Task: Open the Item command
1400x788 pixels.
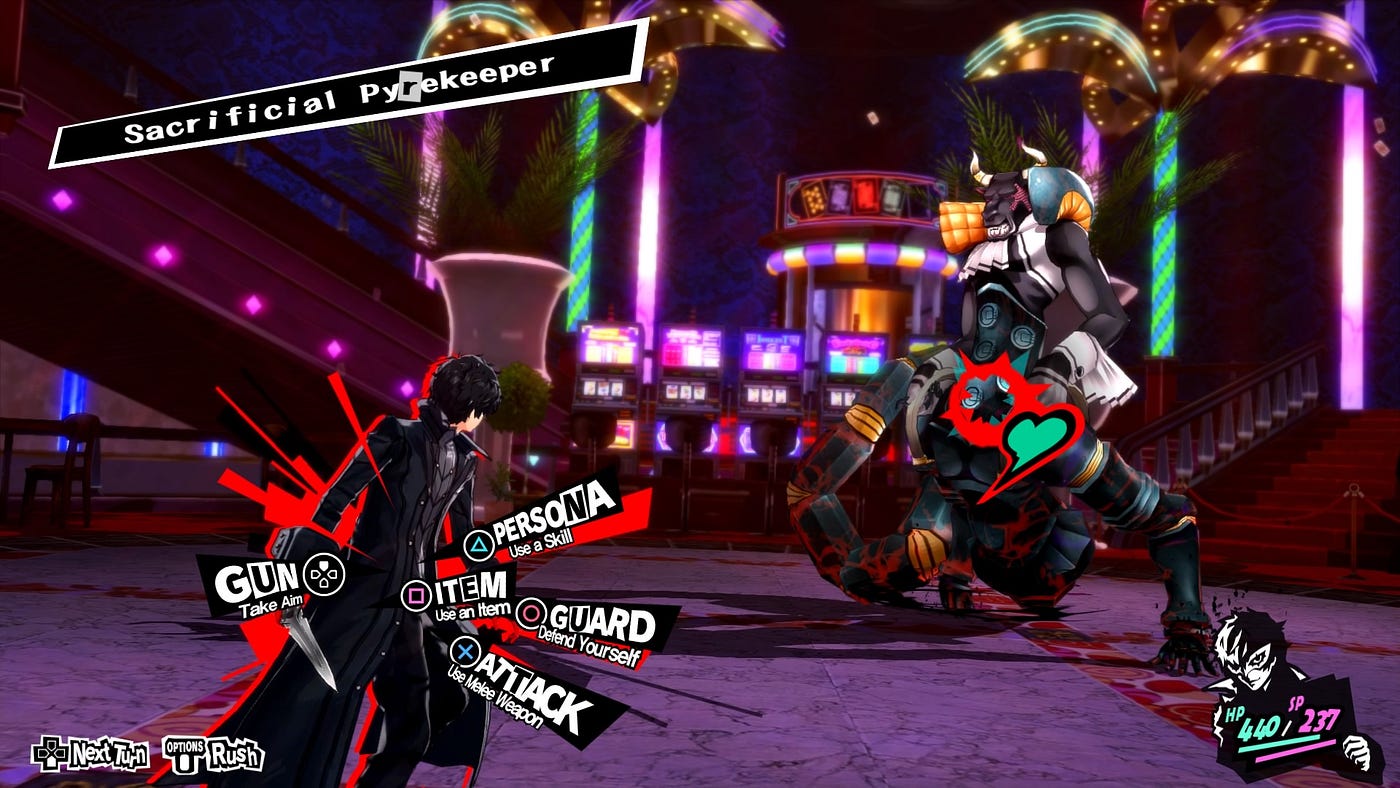Action: coord(461,592)
